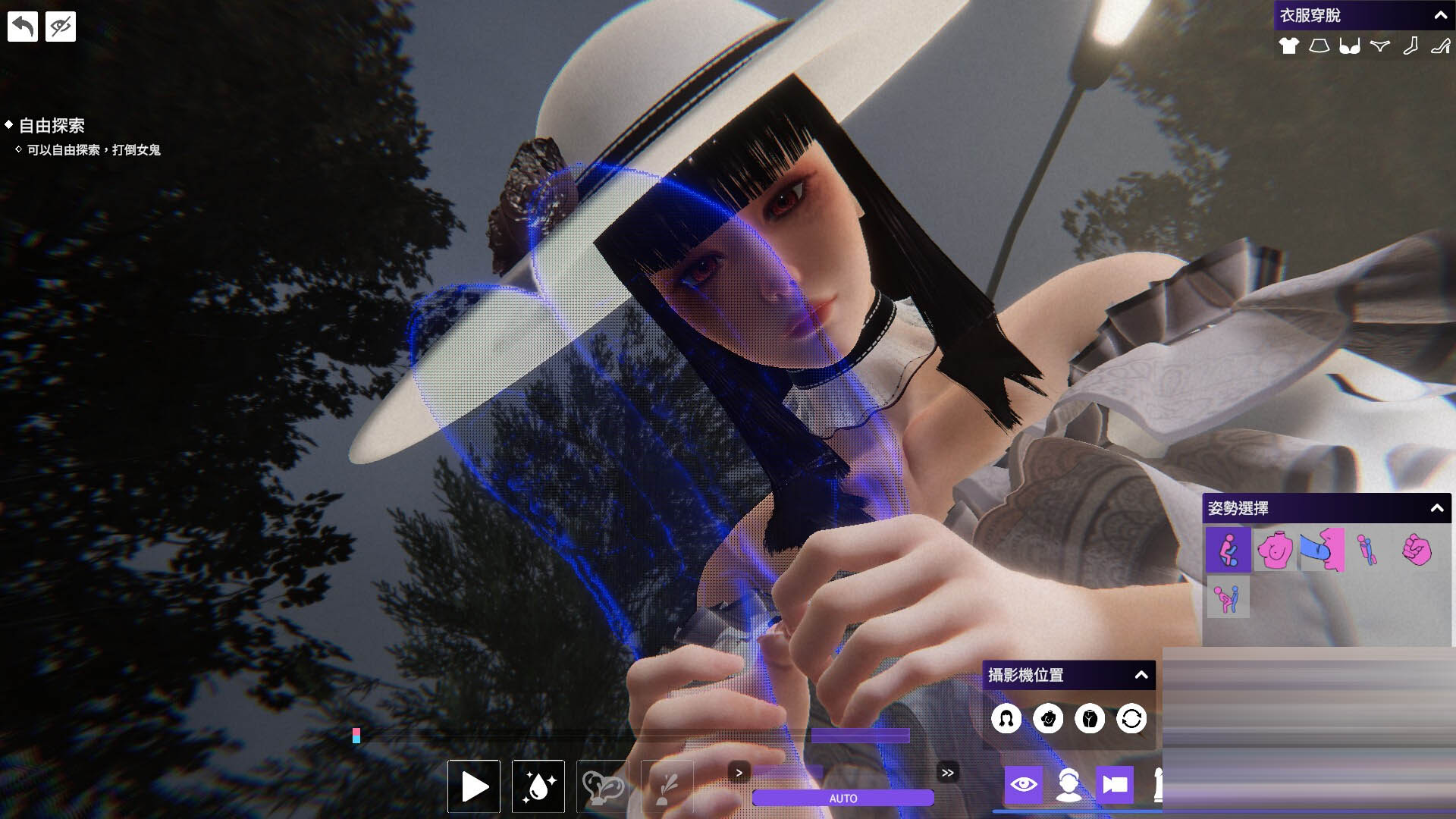Image resolution: width=1456 pixels, height=819 pixels.
Task: Collapse the 衣服穿脫 clothing panel
Action: pyautogui.click(x=1440, y=15)
